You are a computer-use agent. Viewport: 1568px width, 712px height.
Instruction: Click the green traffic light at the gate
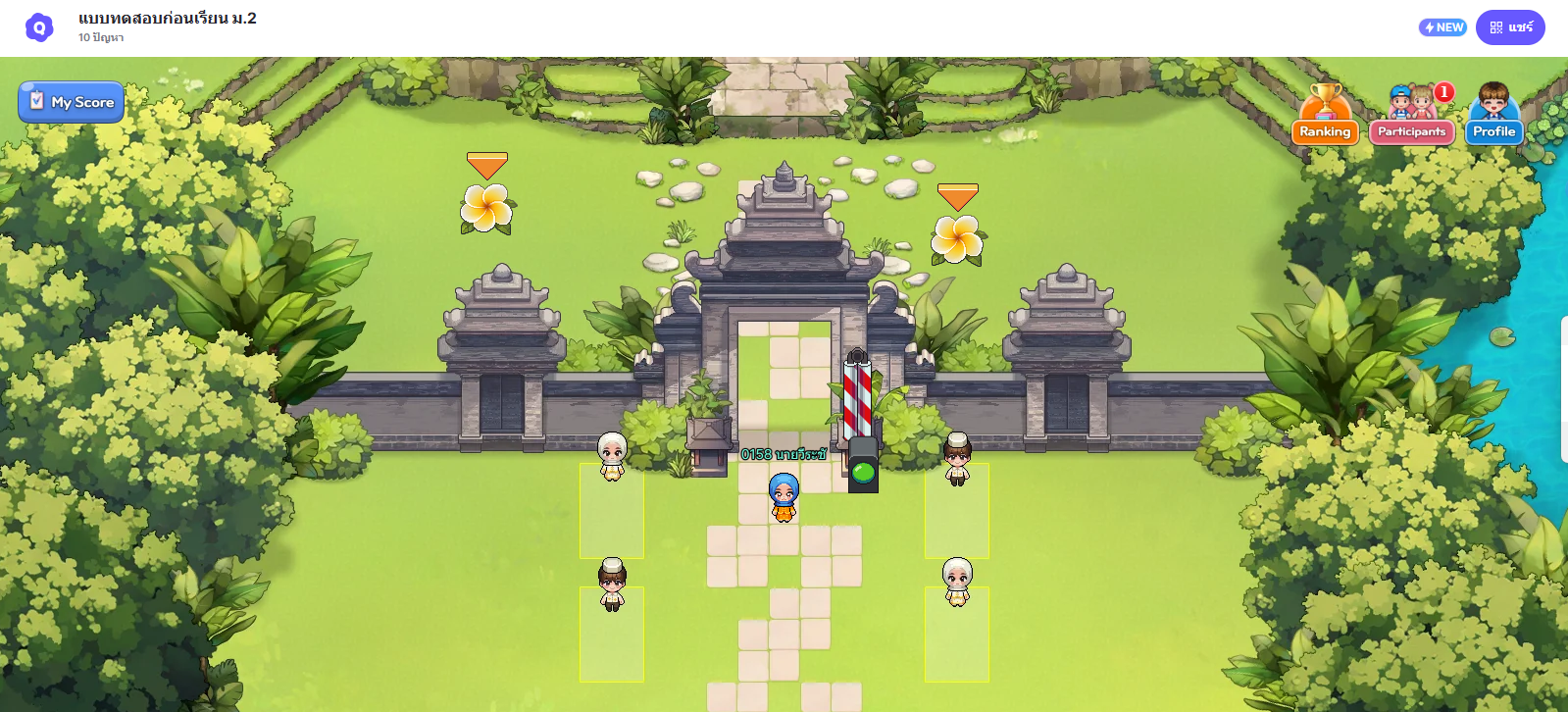tap(861, 474)
